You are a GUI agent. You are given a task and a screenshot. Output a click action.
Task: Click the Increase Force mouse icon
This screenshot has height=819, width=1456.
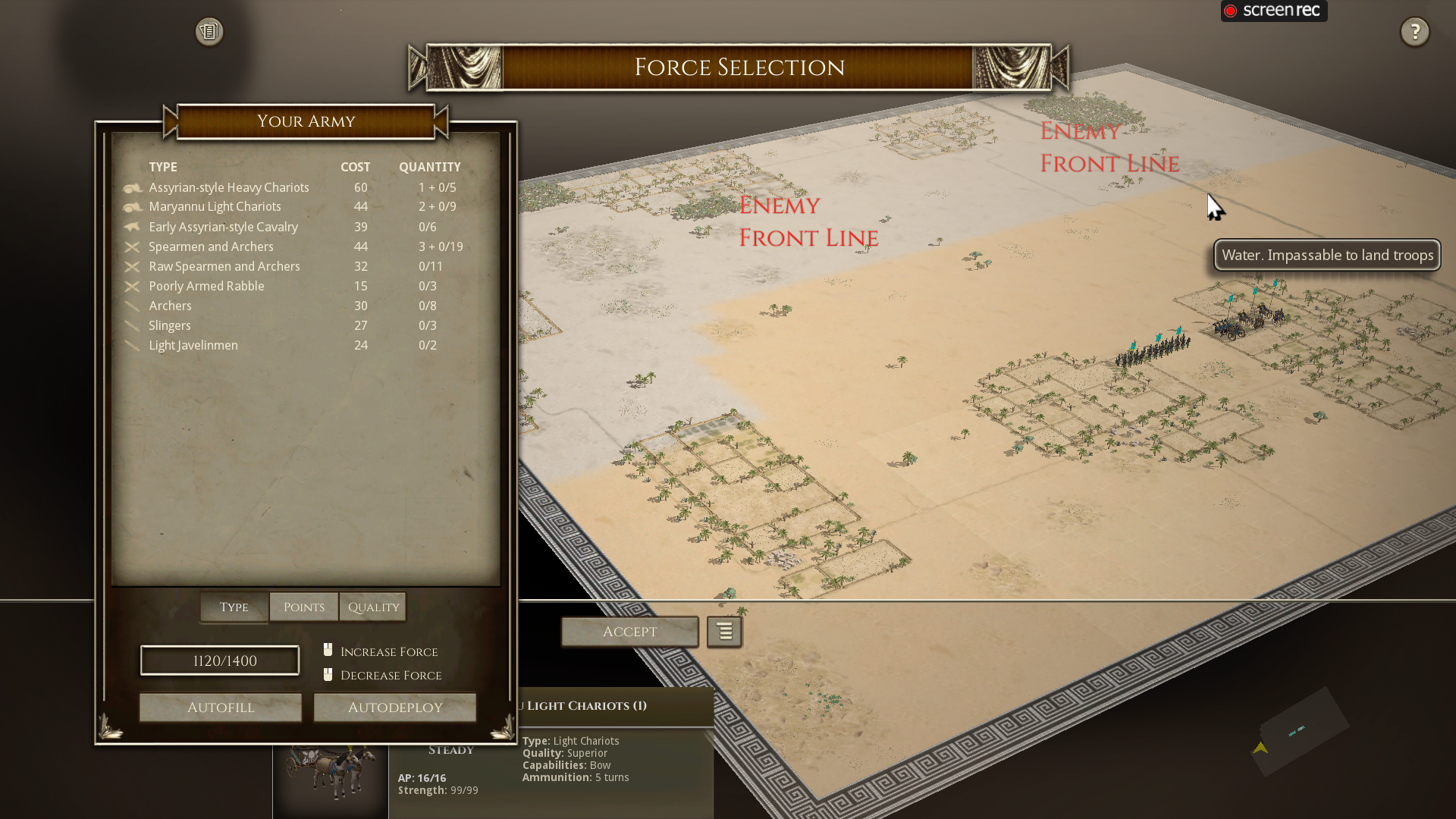[328, 650]
